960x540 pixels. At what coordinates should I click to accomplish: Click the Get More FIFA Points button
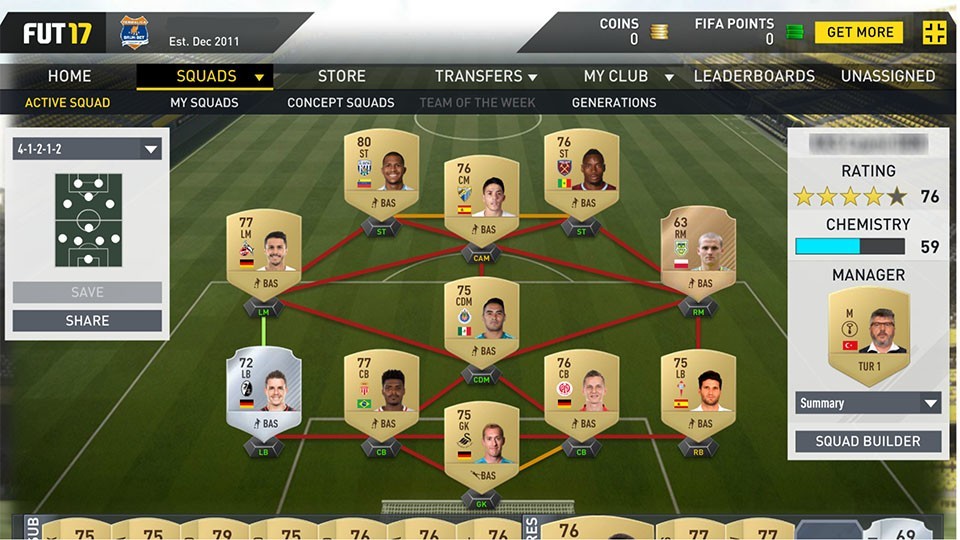pyautogui.click(x=858, y=32)
